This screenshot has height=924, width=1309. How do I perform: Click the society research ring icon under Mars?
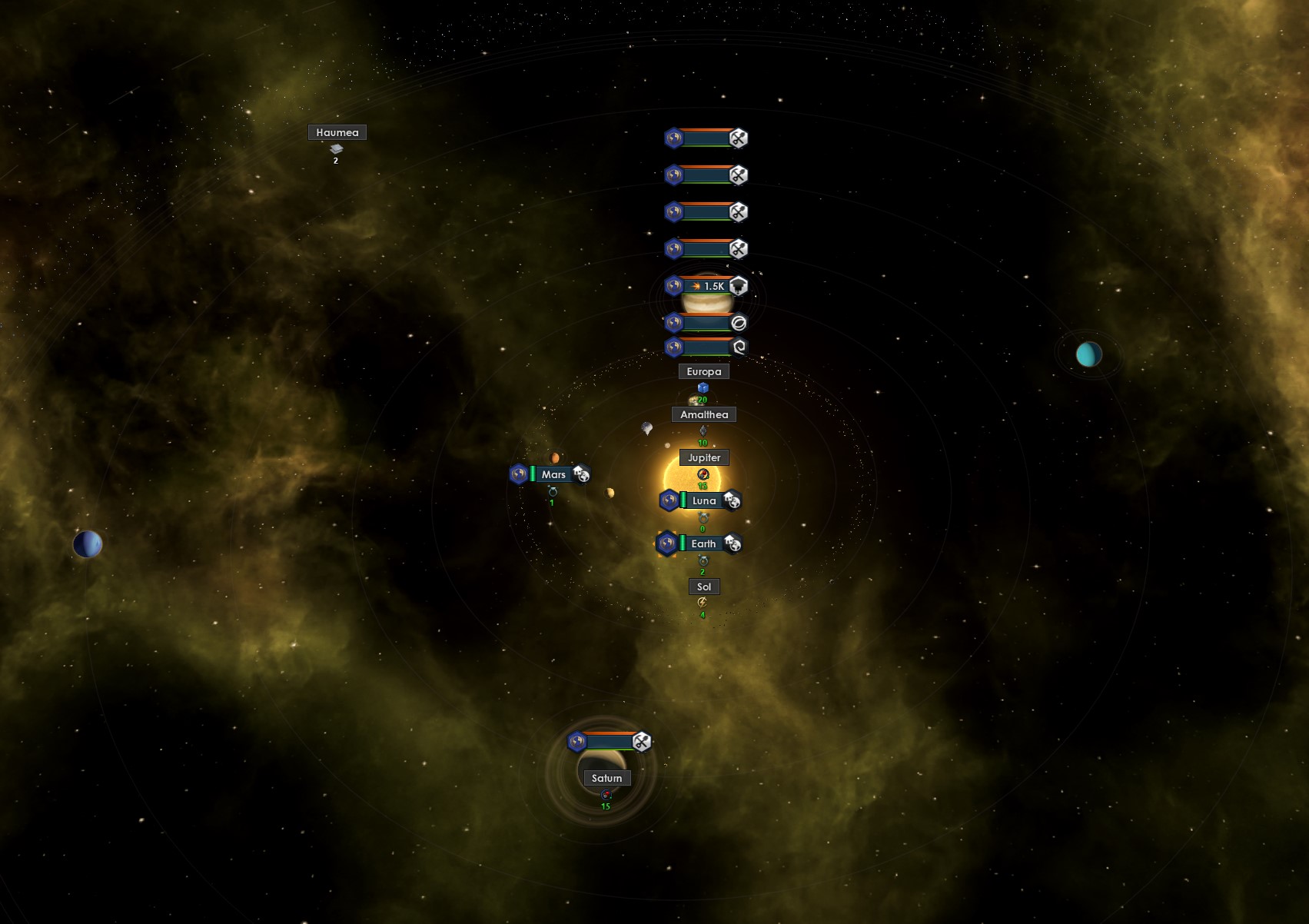tap(553, 490)
